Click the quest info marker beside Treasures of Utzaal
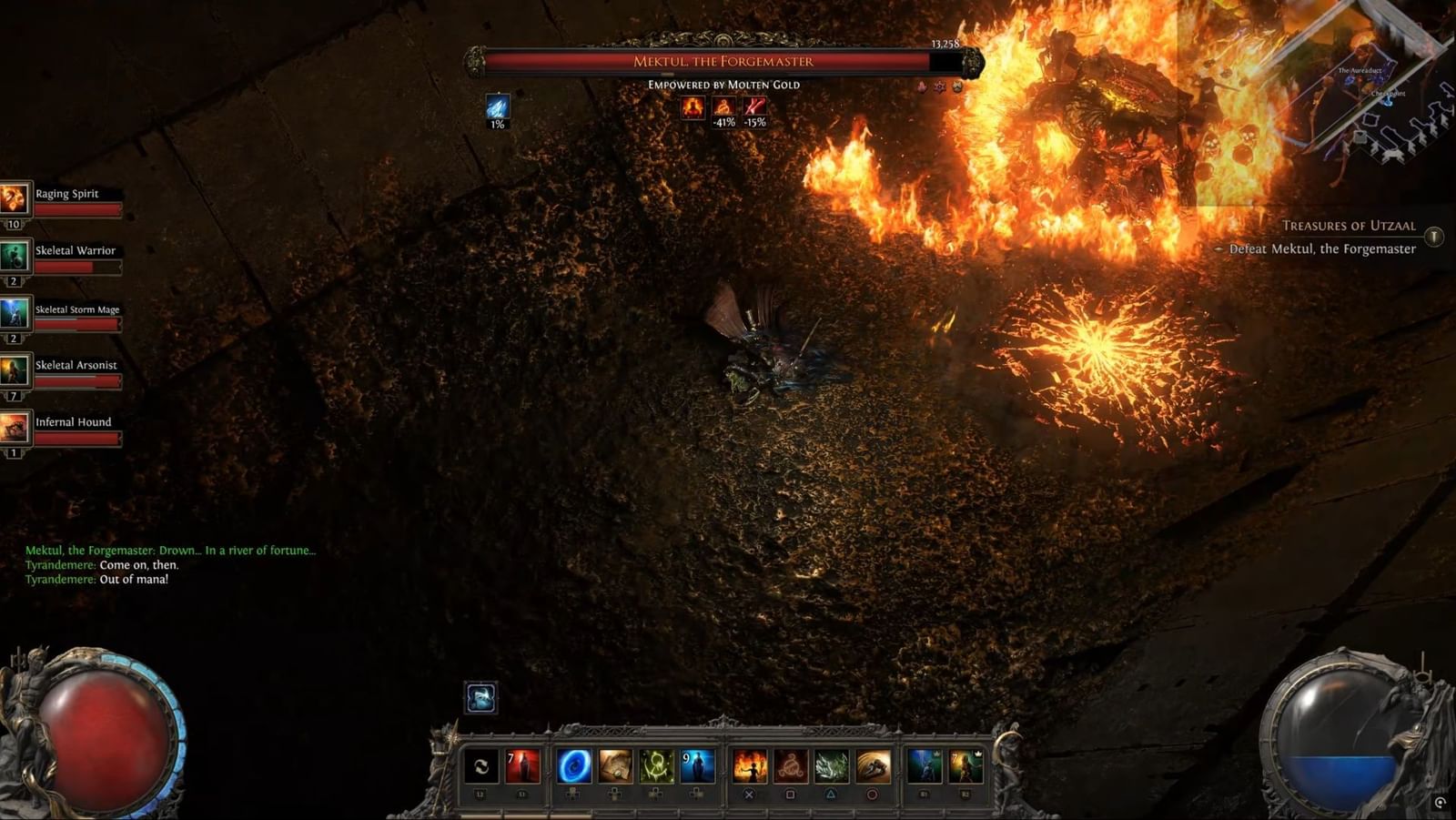This screenshot has height=820, width=1456. [1435, 236]
